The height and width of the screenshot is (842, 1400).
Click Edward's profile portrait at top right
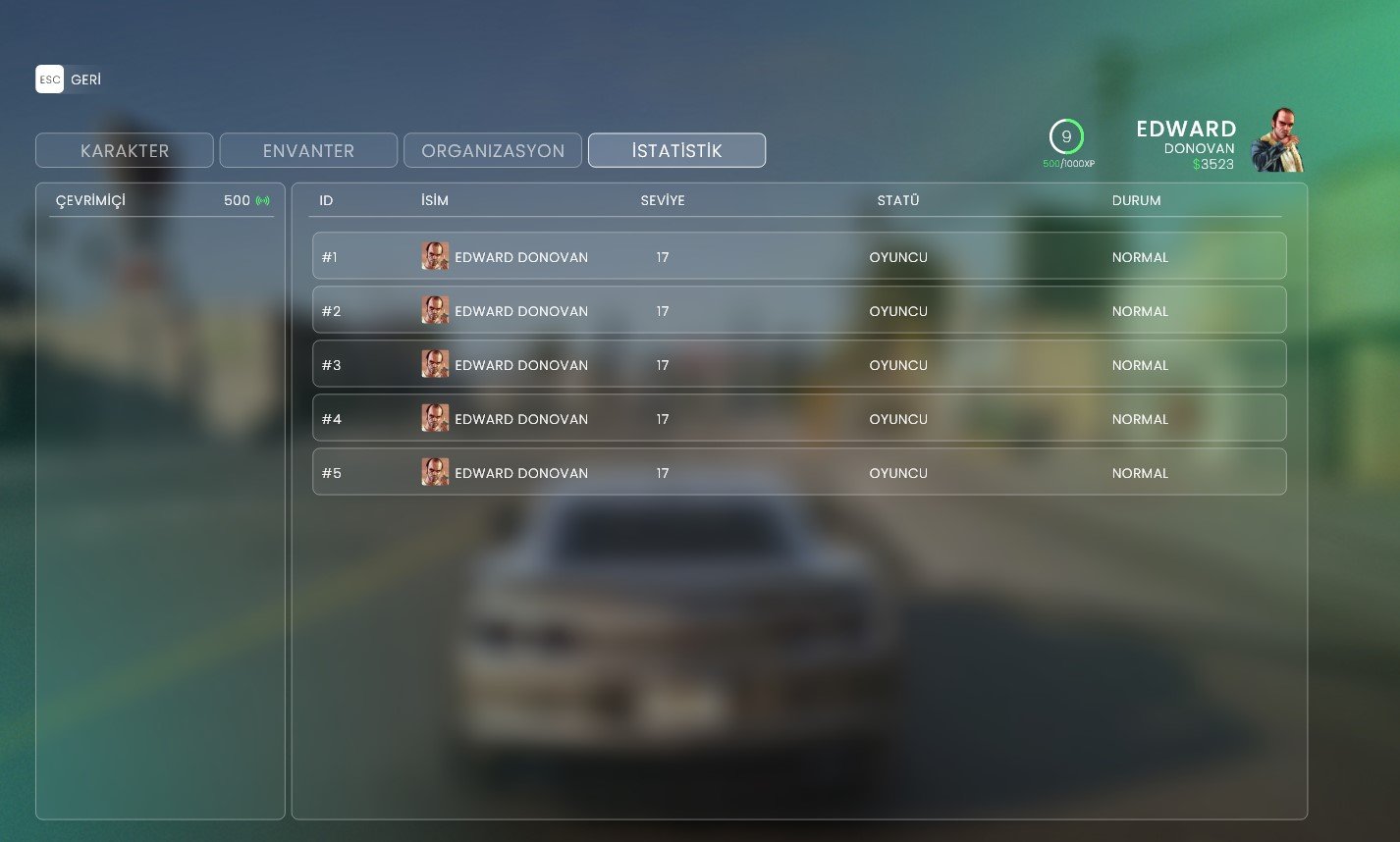(x=1277, y=141)
